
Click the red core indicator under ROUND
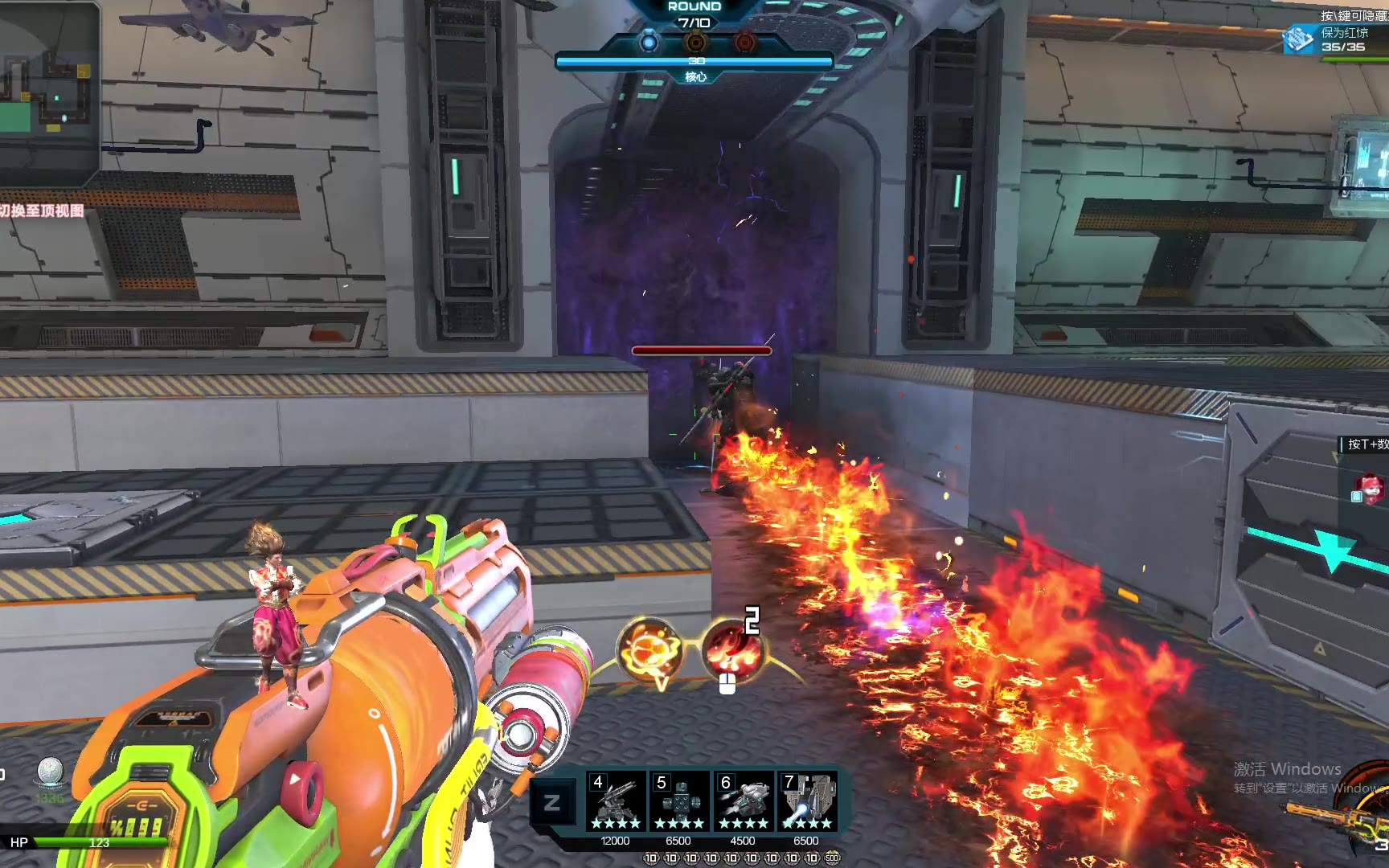(x=745, y=41)
